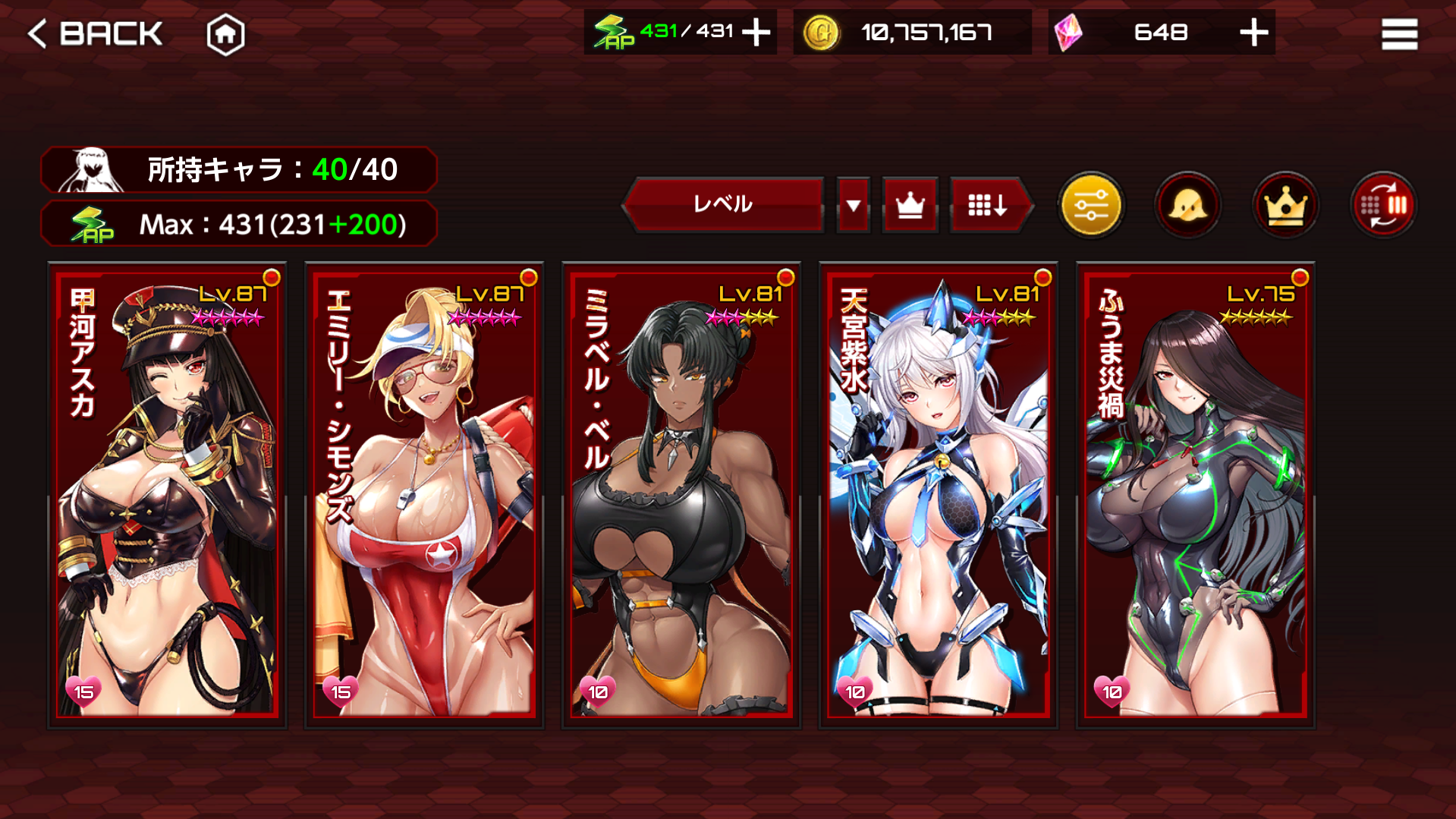
Task: Return to the home screen
Action: (x=225, y=35)
